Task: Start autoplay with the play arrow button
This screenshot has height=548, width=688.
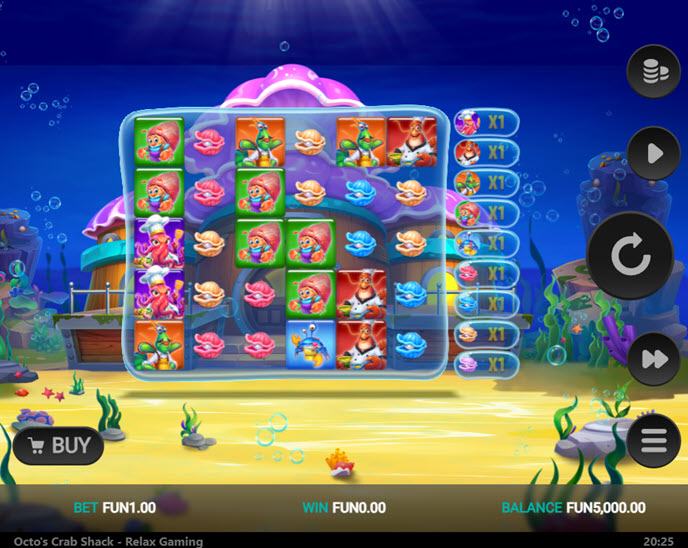Action: pyautogui.click(x=653, y=154)
